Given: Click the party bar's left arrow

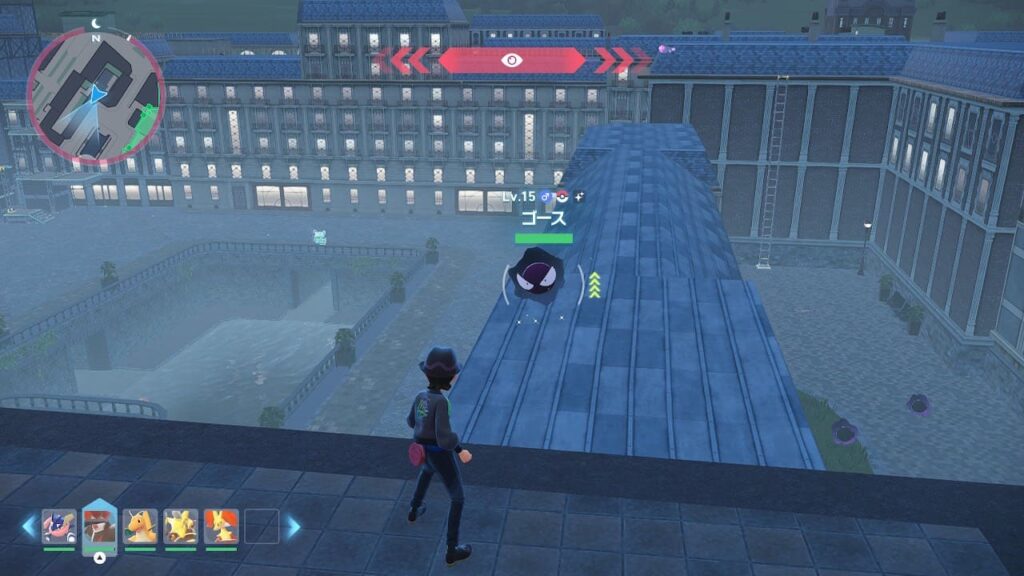Looking at the screenshot, I should (29, 526).
